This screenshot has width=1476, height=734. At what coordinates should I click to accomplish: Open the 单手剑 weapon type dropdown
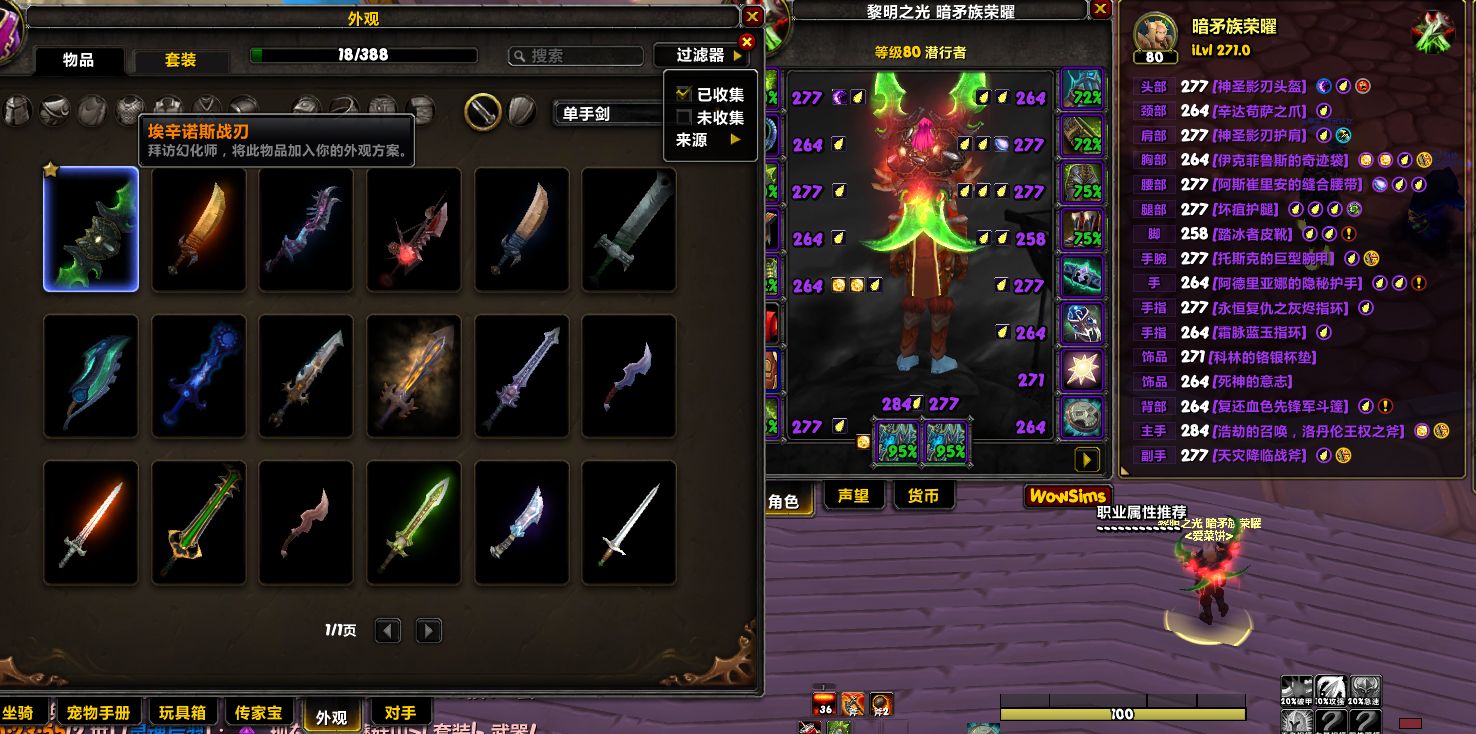(606, 114)
